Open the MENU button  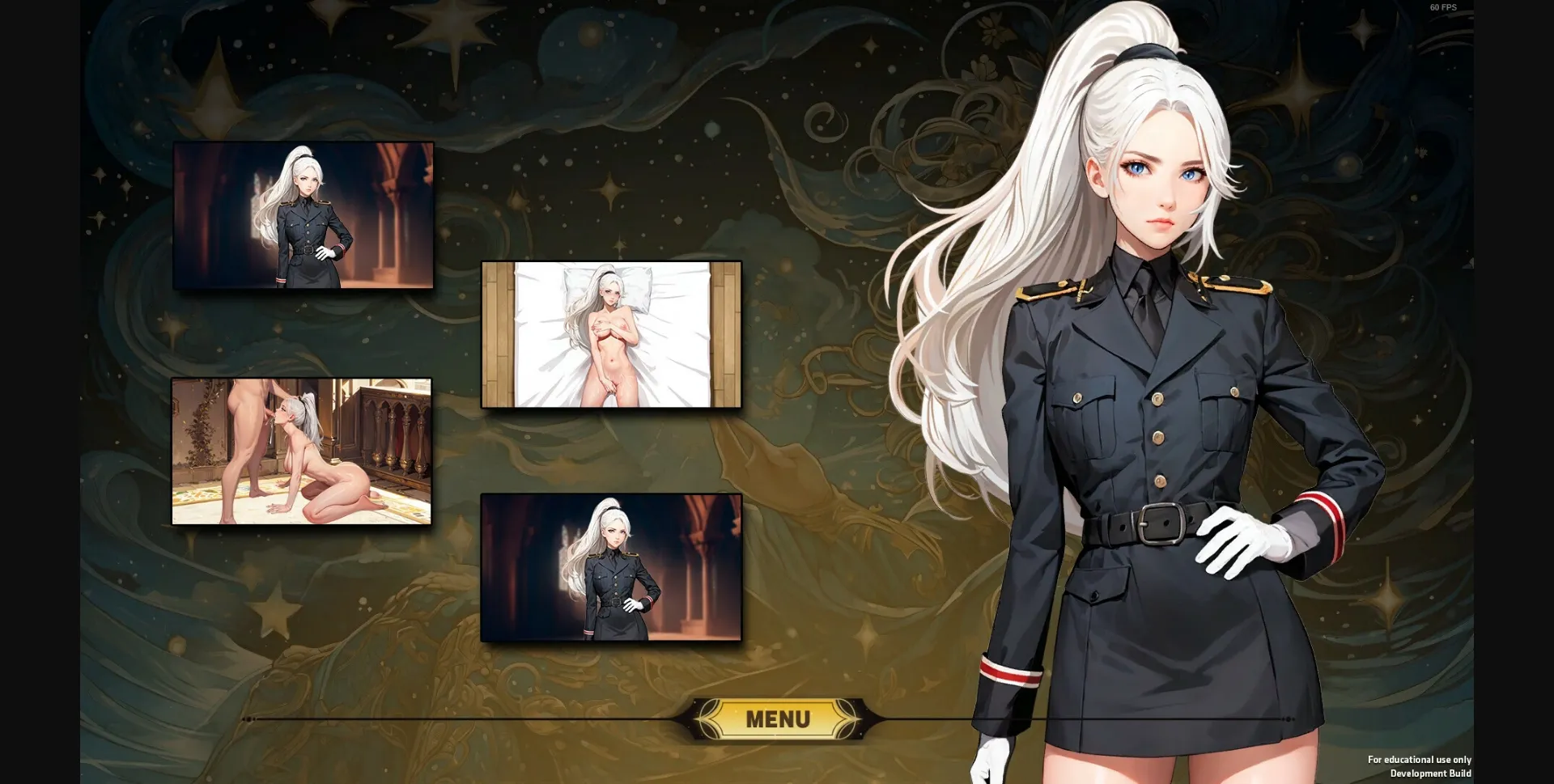[777, 718]
